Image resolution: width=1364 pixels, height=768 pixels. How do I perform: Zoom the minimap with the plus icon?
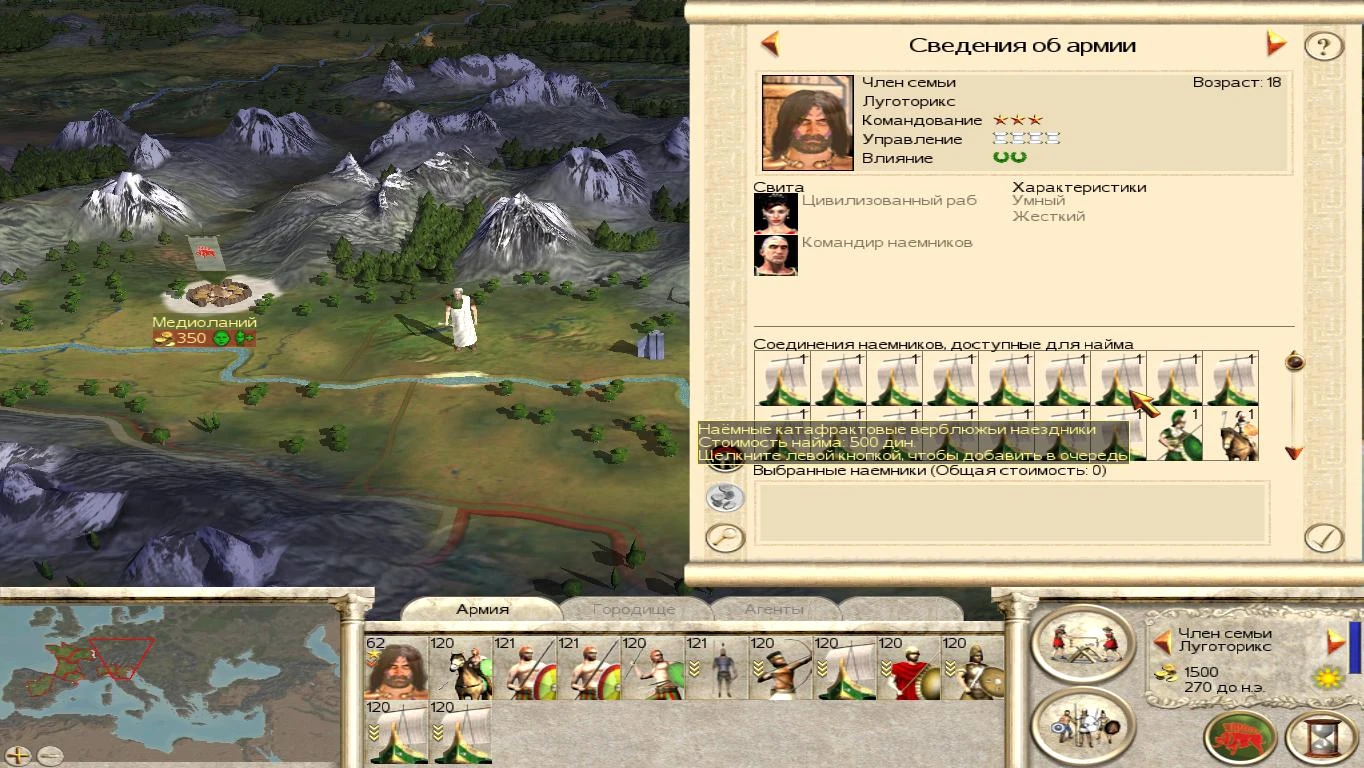point(18,755)
